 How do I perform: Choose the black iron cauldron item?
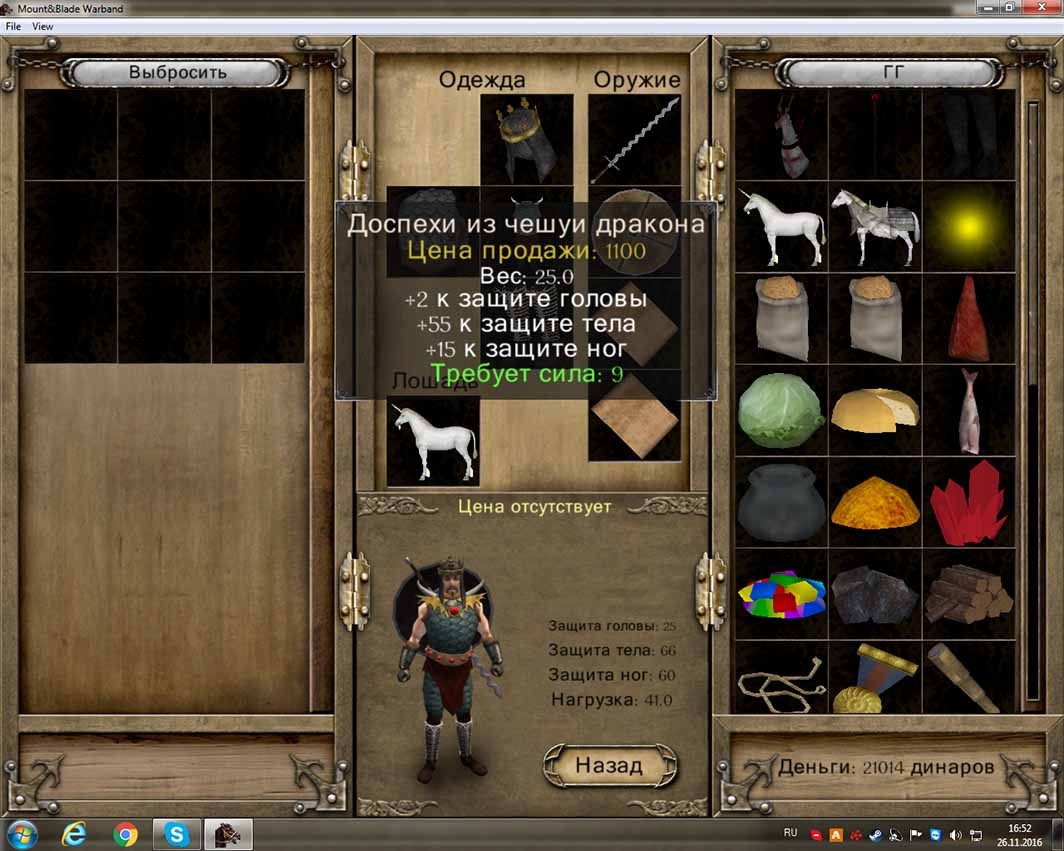click(780, 503)
